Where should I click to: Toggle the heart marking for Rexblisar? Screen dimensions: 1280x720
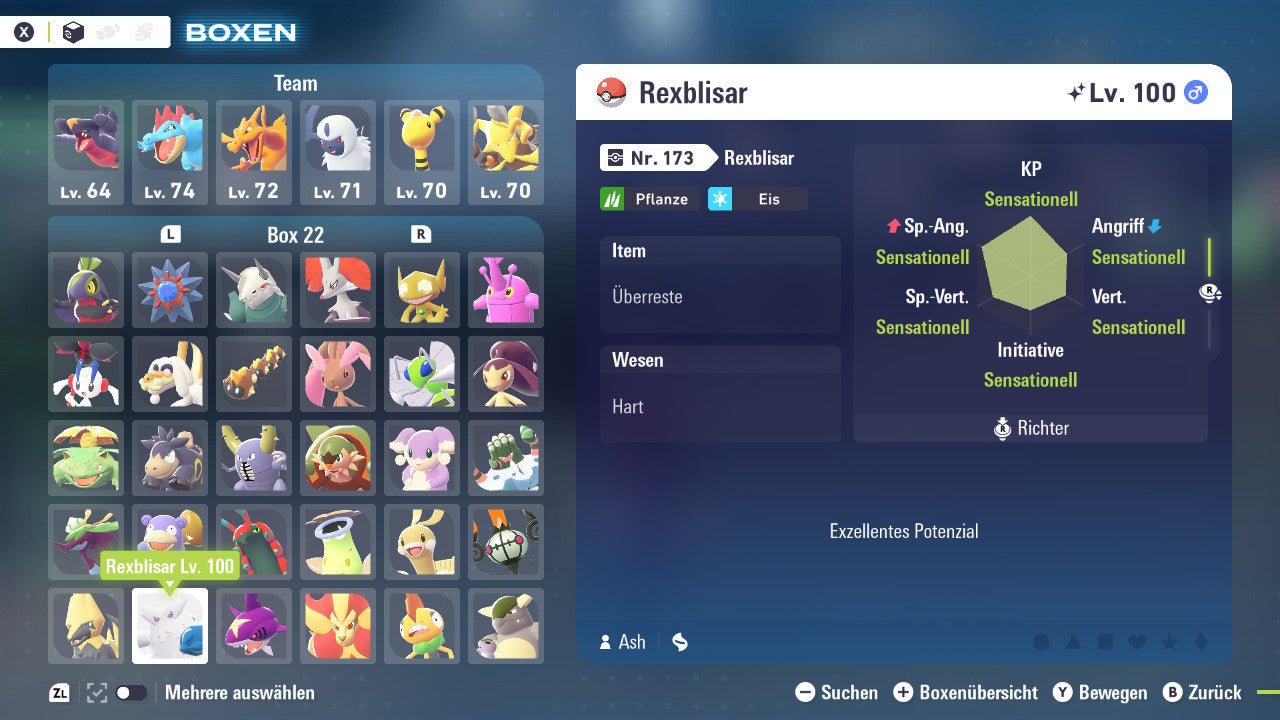pos(1137,642)
